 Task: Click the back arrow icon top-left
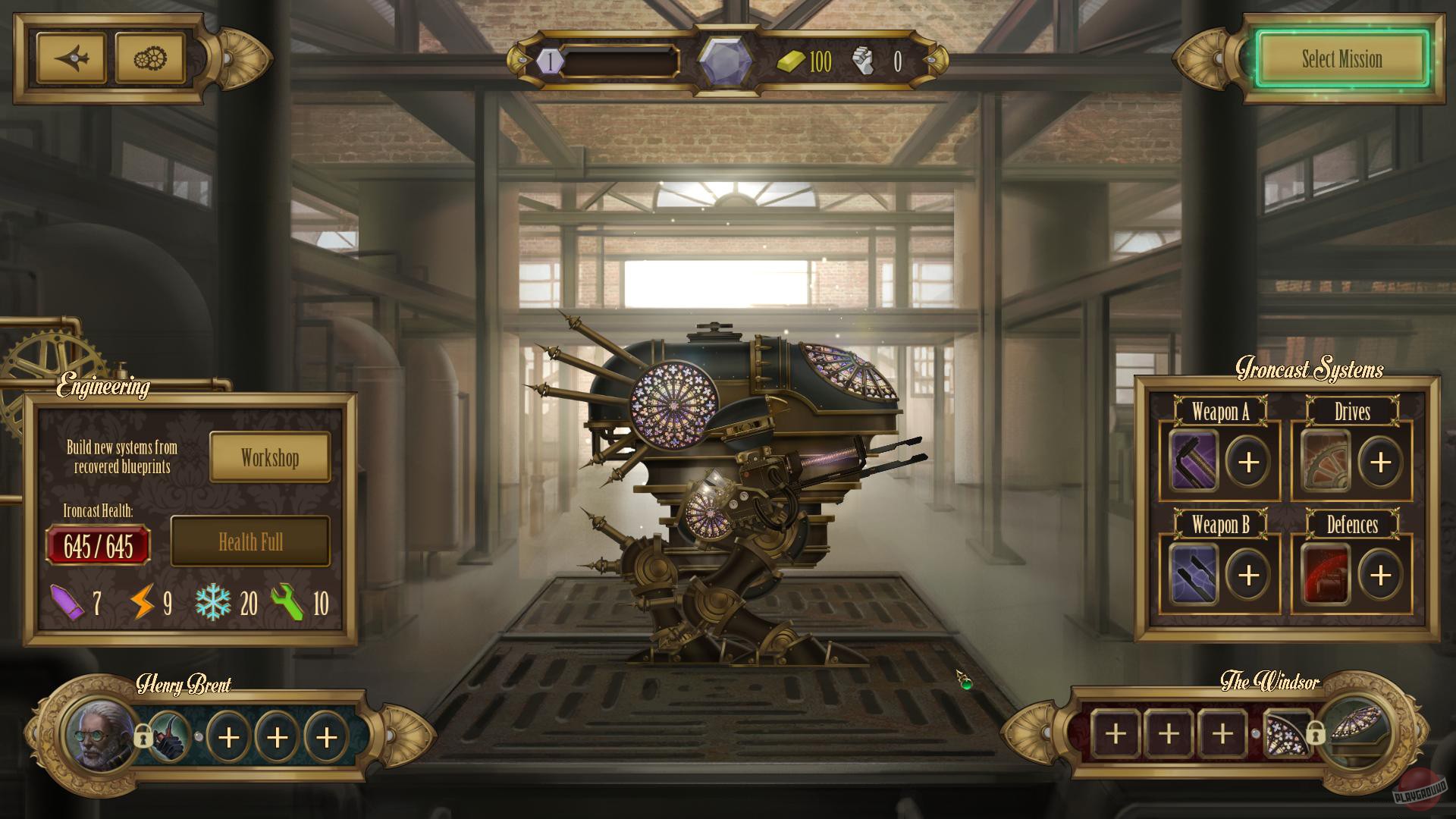72,57
